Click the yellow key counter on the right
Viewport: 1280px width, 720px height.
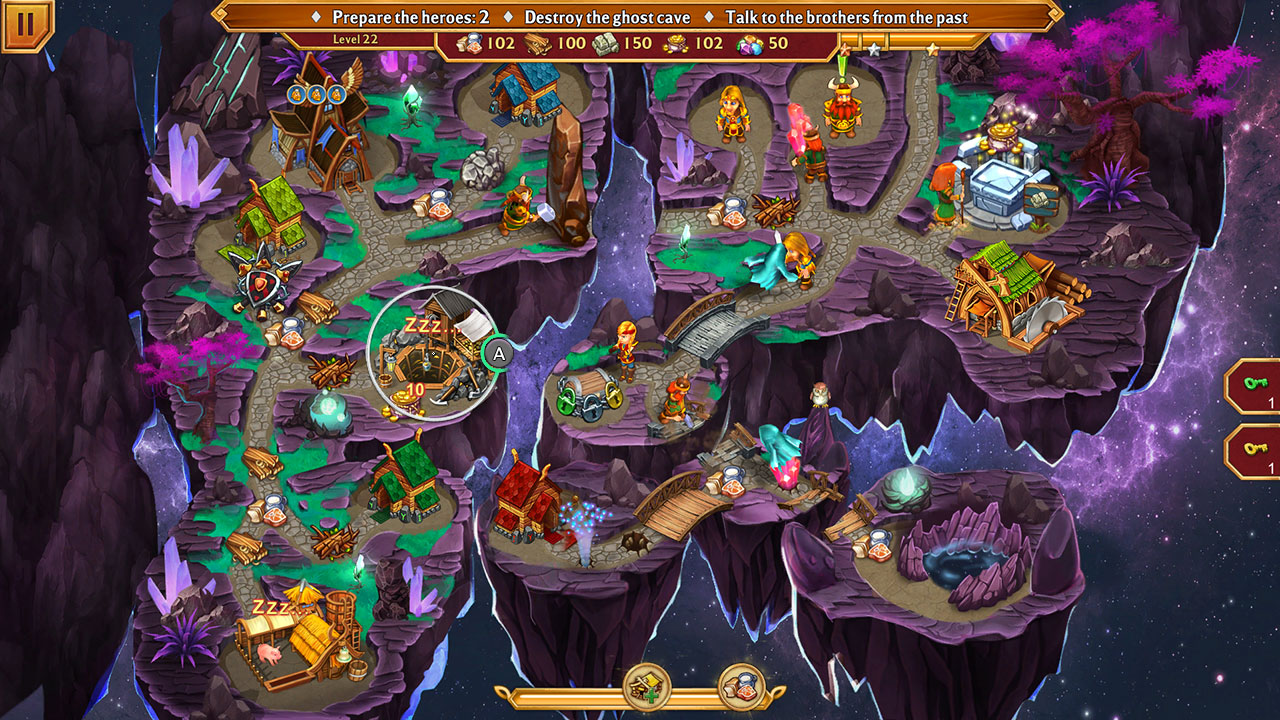click(x=1258, y=449)
